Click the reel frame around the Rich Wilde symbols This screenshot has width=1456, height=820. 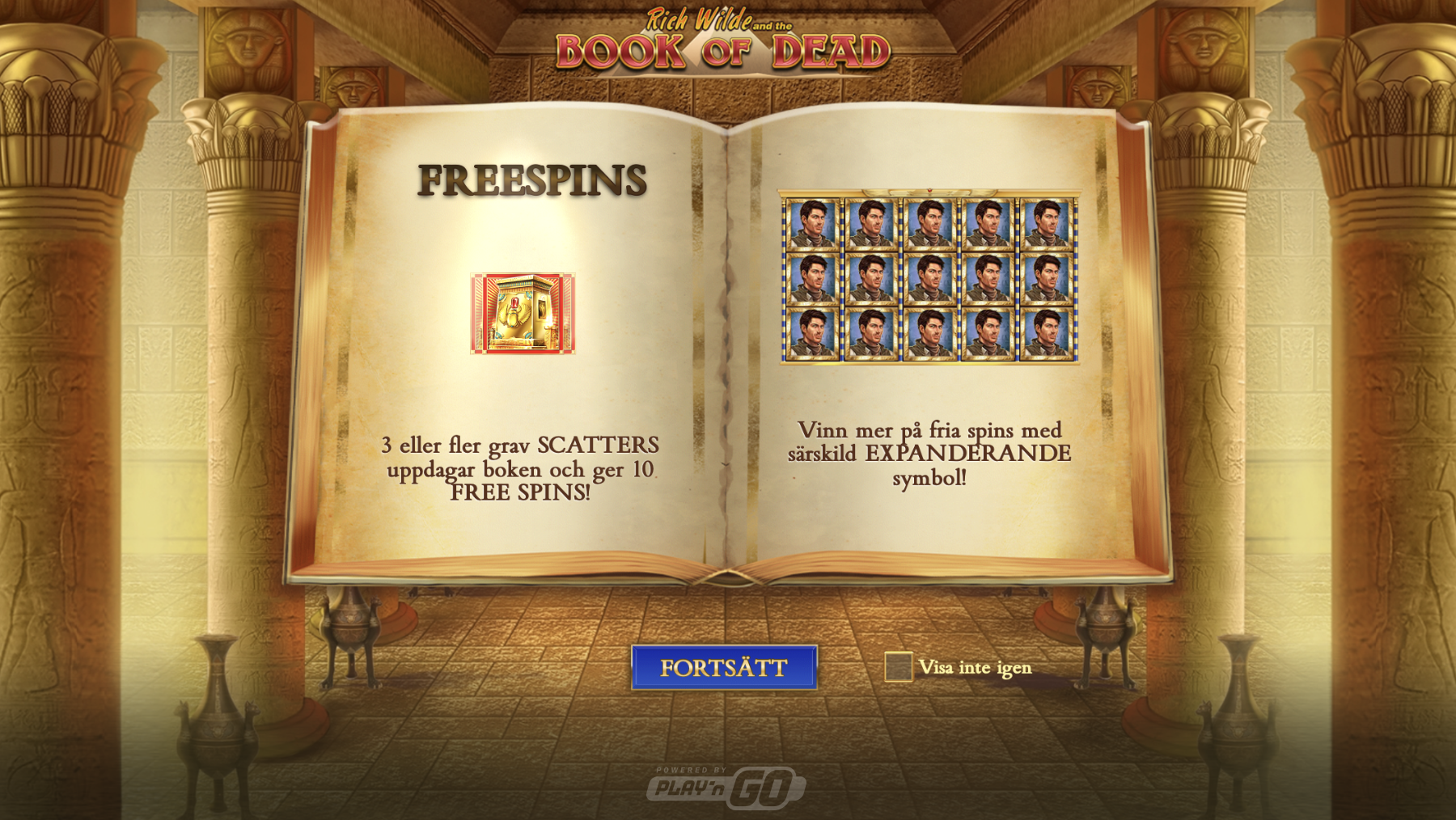[929, 192]
